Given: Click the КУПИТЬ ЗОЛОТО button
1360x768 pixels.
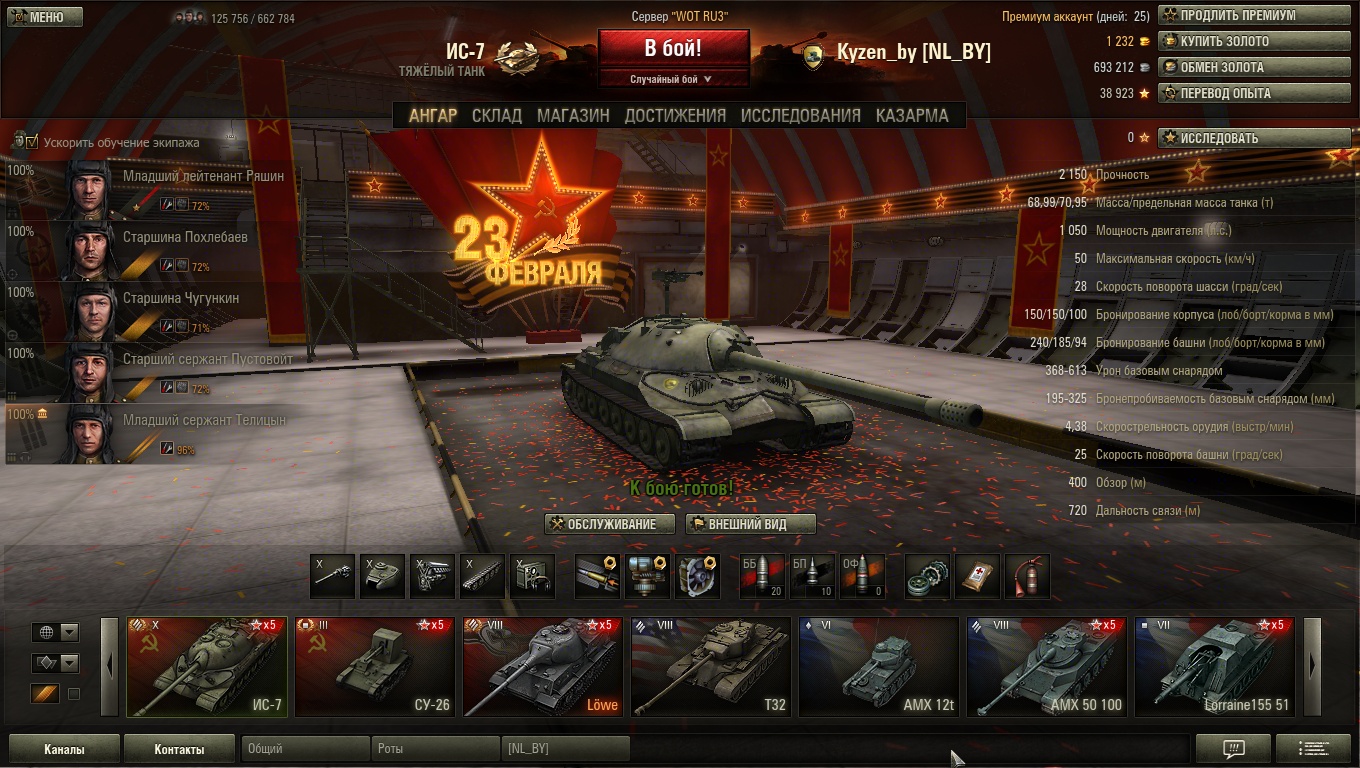Looking at the screenshot, I should coord(1240,42).
